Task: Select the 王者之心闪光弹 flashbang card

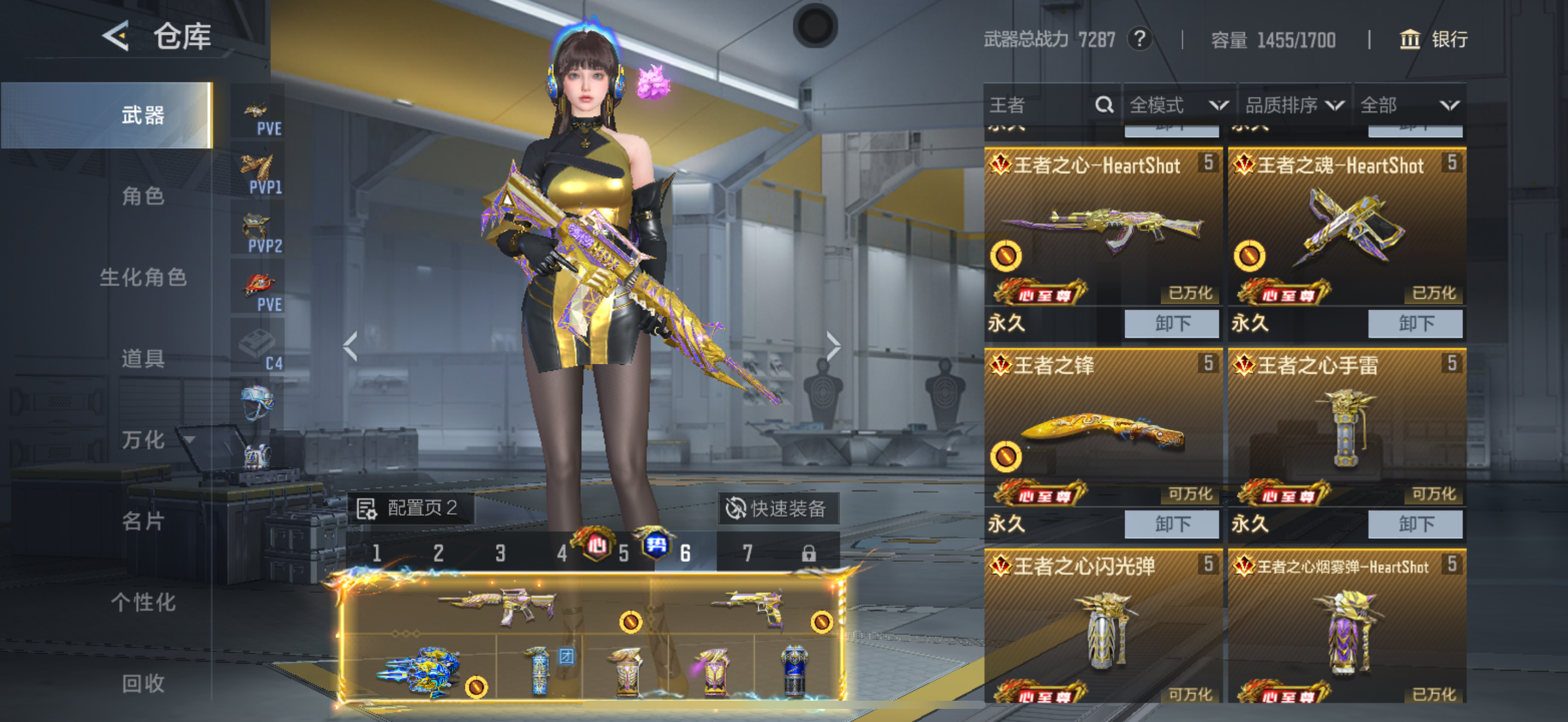Action: click(1103, 627)
